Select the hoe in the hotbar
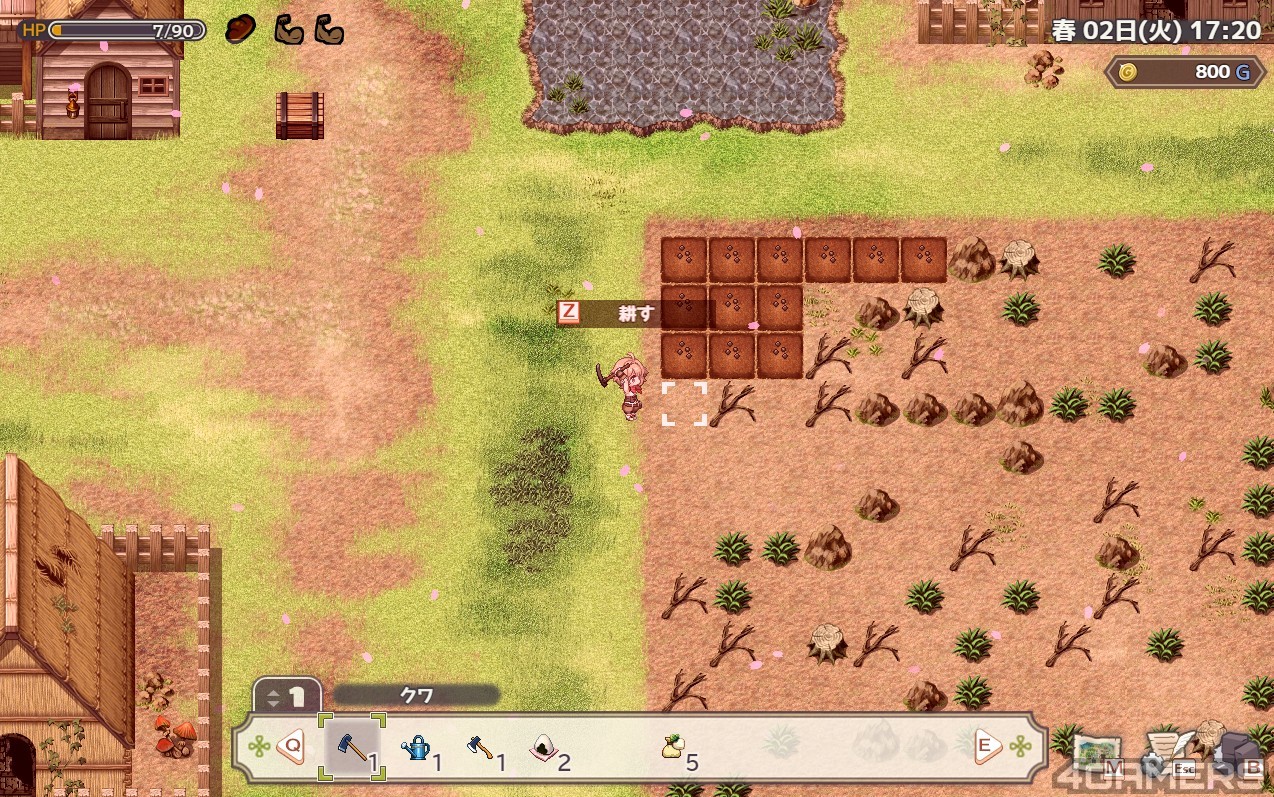Image resolution: width=1274 pixels, height=797 pixels. (x=352, y=747)
